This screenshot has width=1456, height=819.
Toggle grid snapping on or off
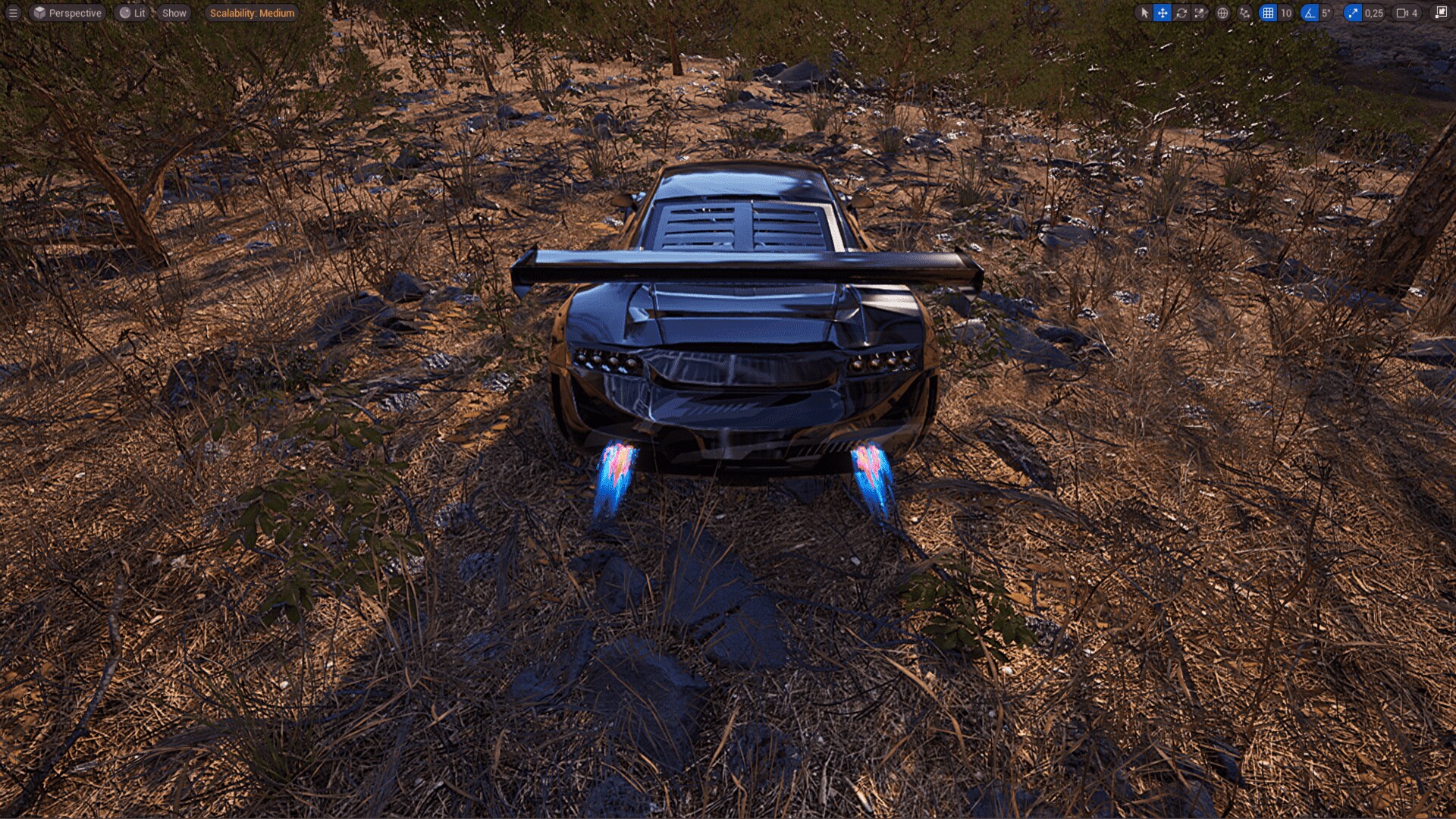pos(1269,13)
